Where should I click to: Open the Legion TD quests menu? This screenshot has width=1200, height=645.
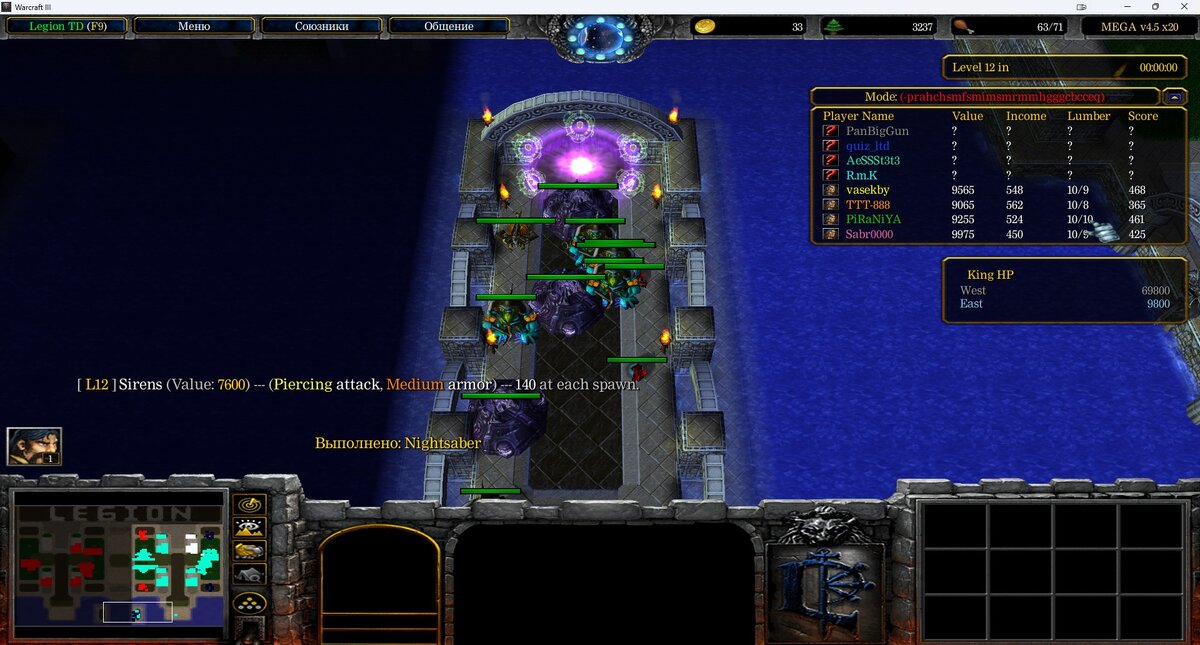(65, 27)
